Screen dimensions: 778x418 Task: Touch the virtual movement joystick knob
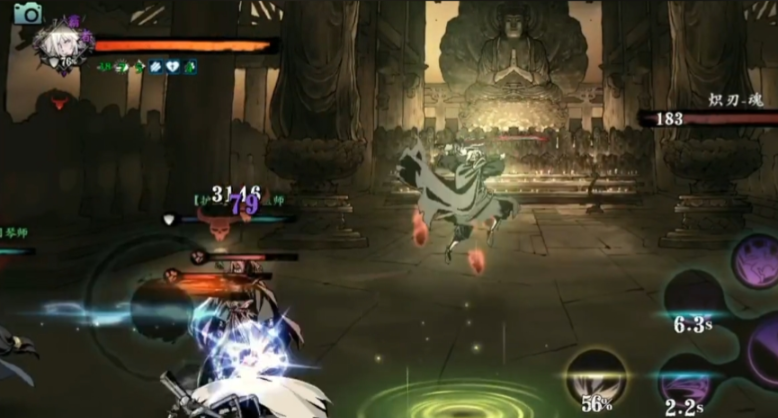(162, 309)
